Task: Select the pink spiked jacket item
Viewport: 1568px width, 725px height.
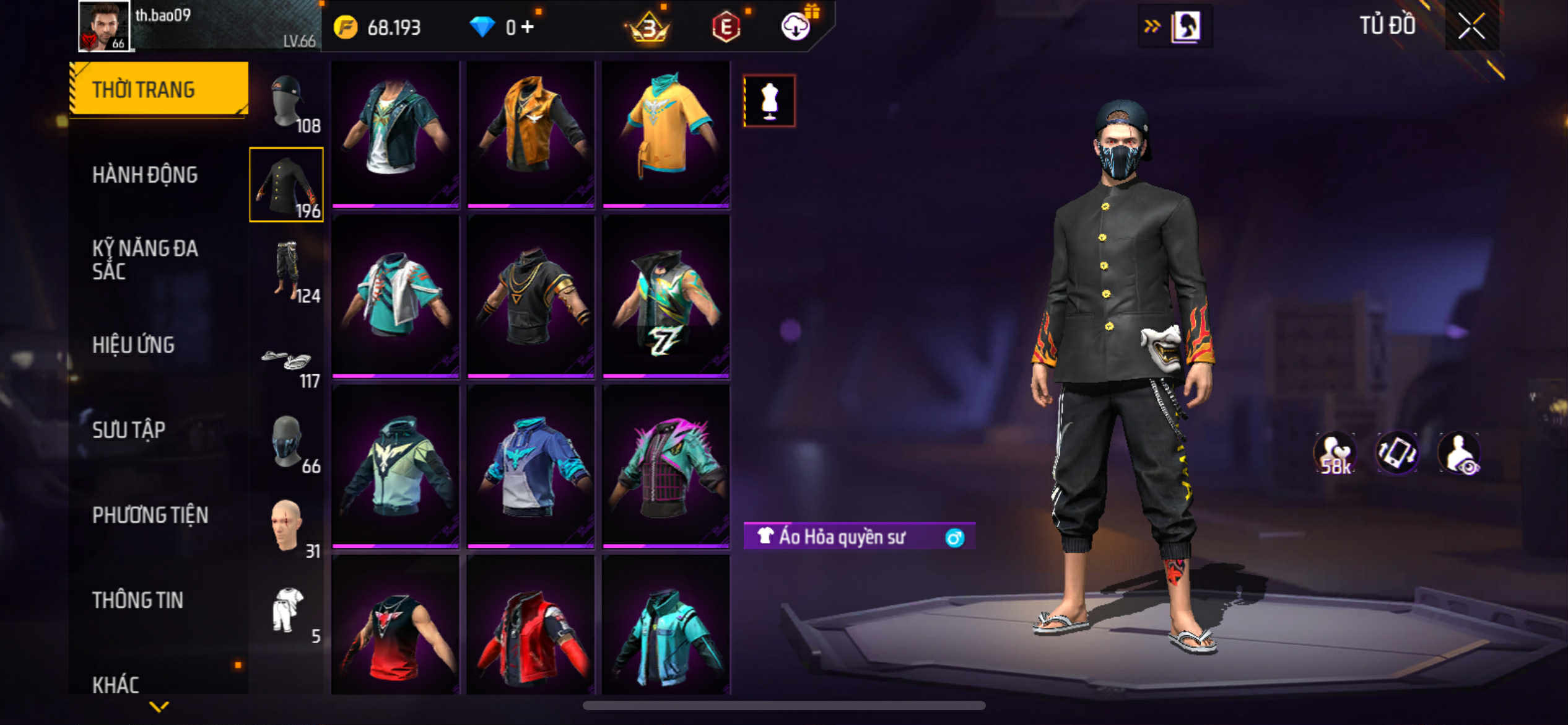Action: pyautogui.click(x=666, y=466)
